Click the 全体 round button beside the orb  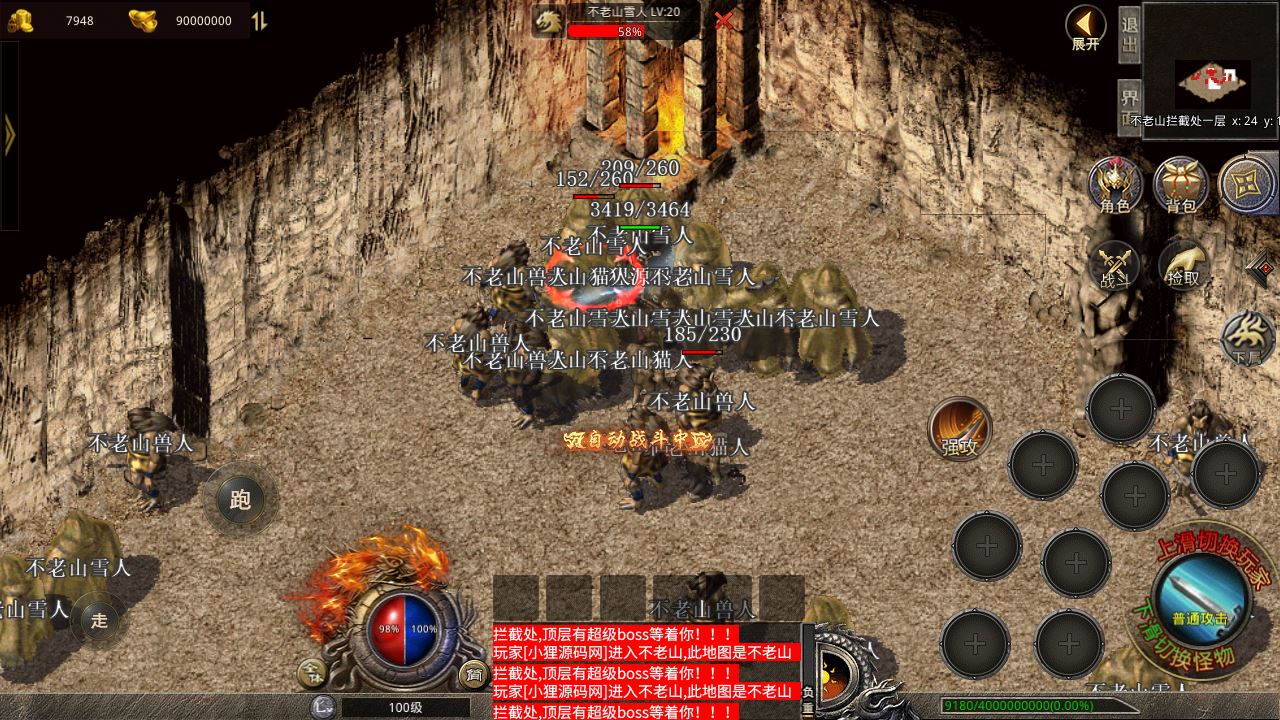(x=313, y=675)
